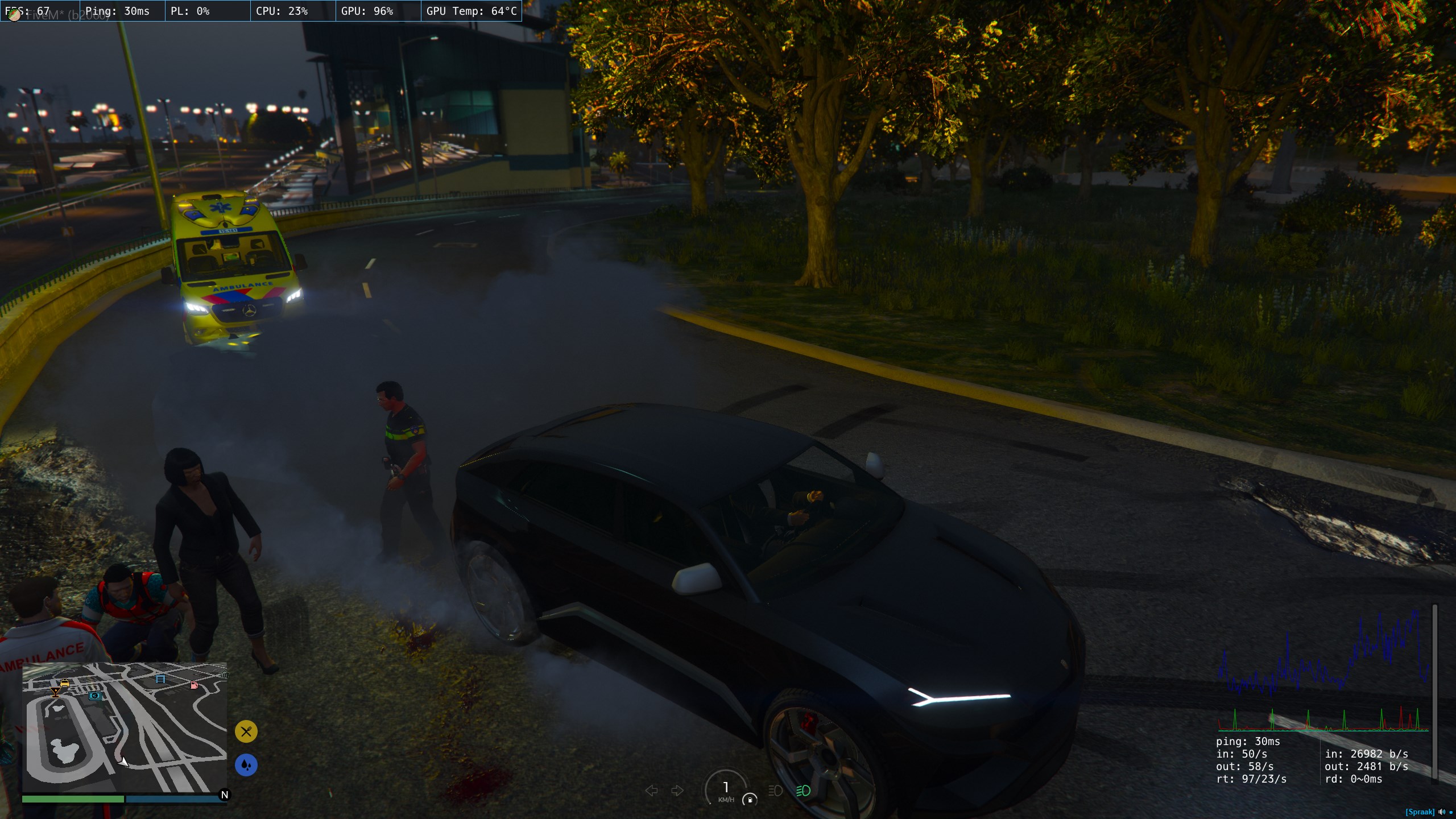Click the yellow hunger fork-and-knife icon
The width and height of the screenshot is (1456, 819).
click(246, 731)
